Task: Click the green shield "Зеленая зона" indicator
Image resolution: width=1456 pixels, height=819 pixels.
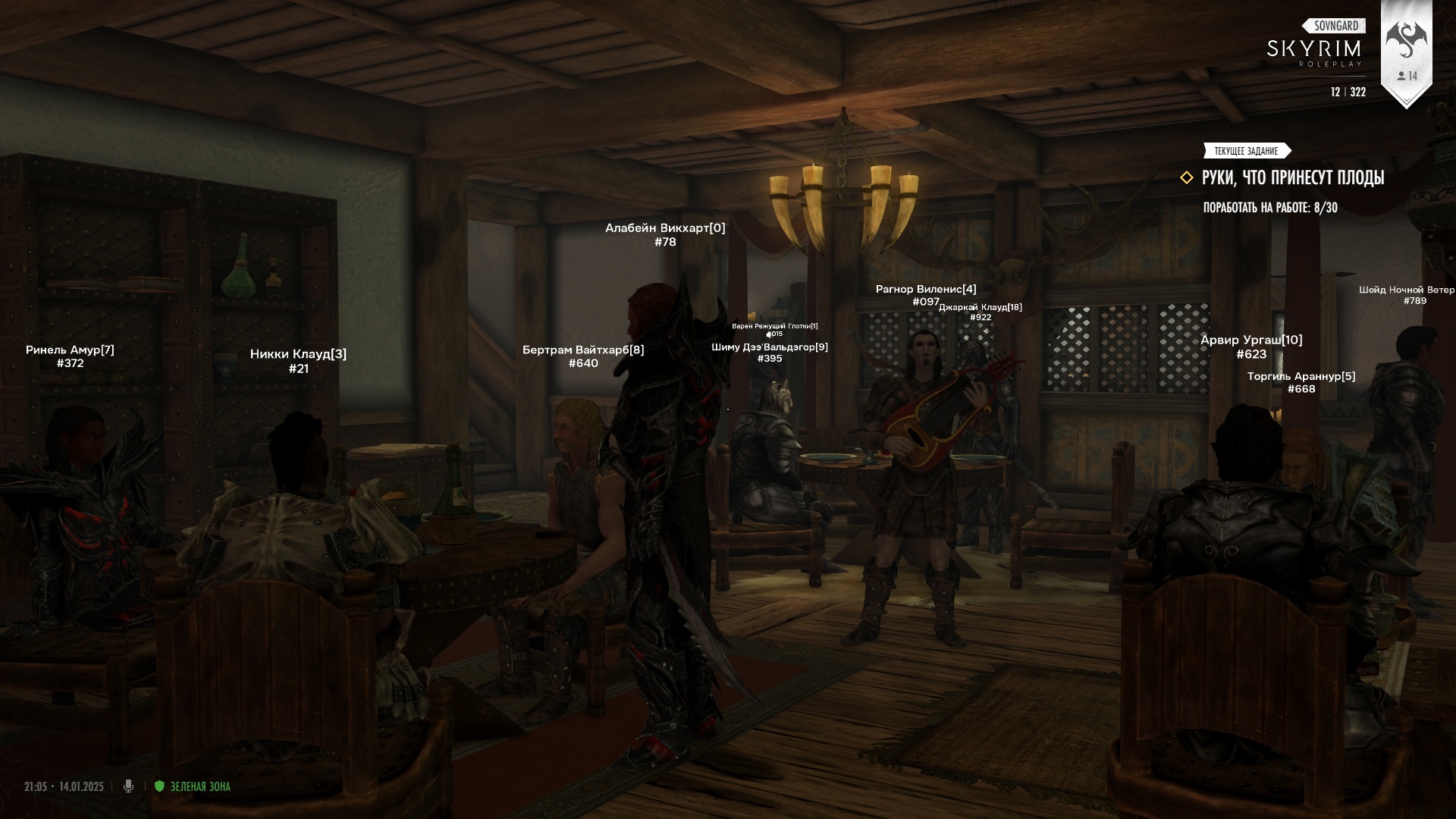Action: tap(159, 786)
